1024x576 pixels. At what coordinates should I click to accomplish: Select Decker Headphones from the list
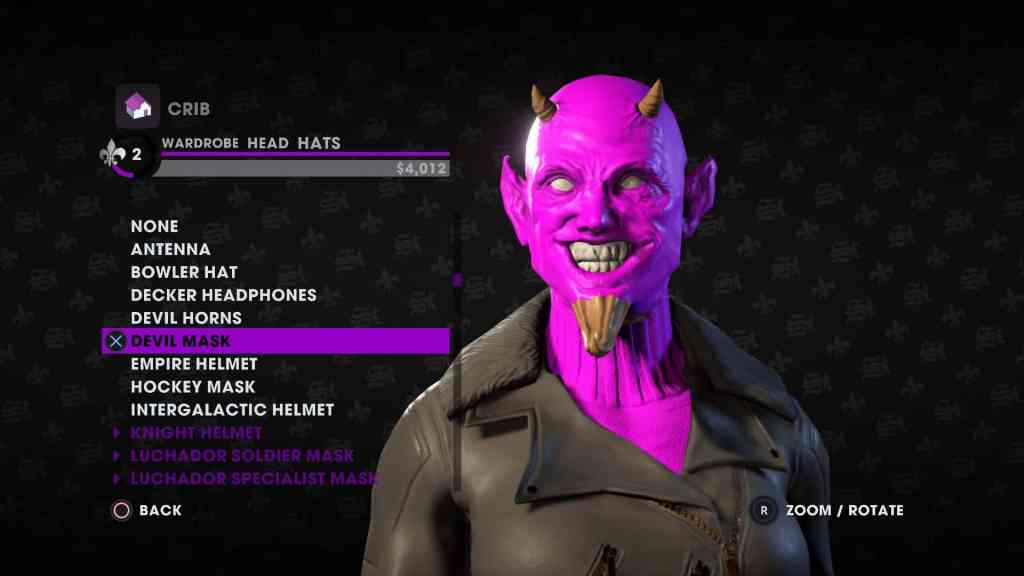[223, 295]
